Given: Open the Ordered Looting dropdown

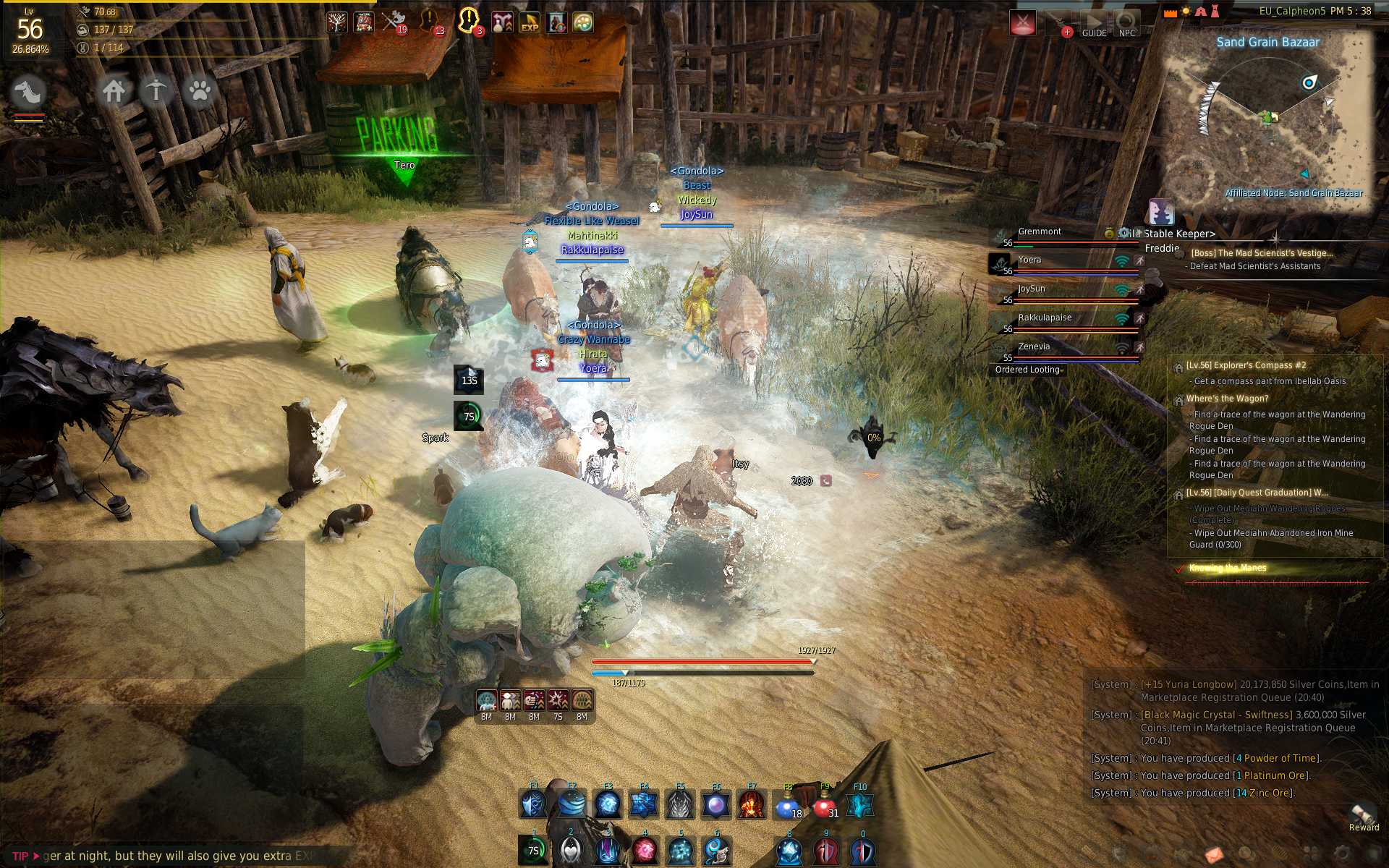Looking at the screenshot, I should click(x=1028, y=370).
